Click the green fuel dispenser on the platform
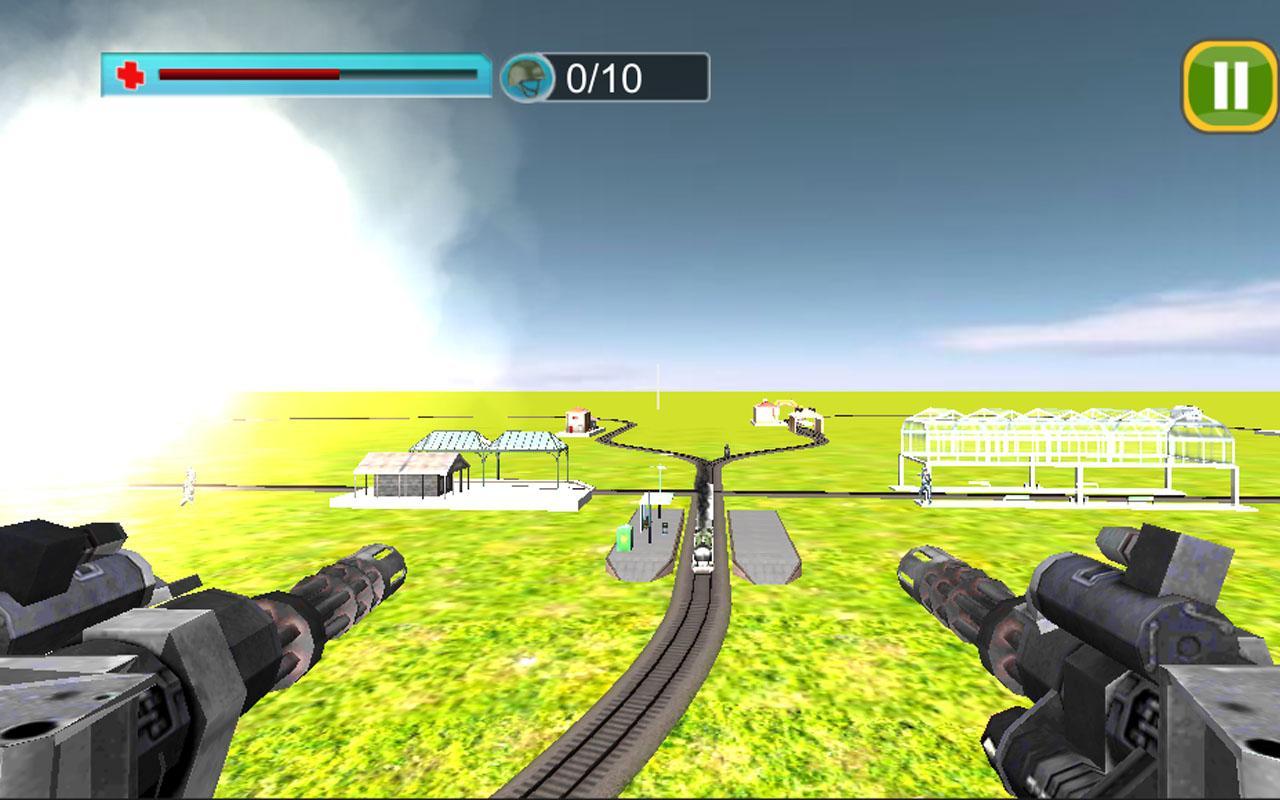Screen dimensions: 1280x800 coord(624,538)
